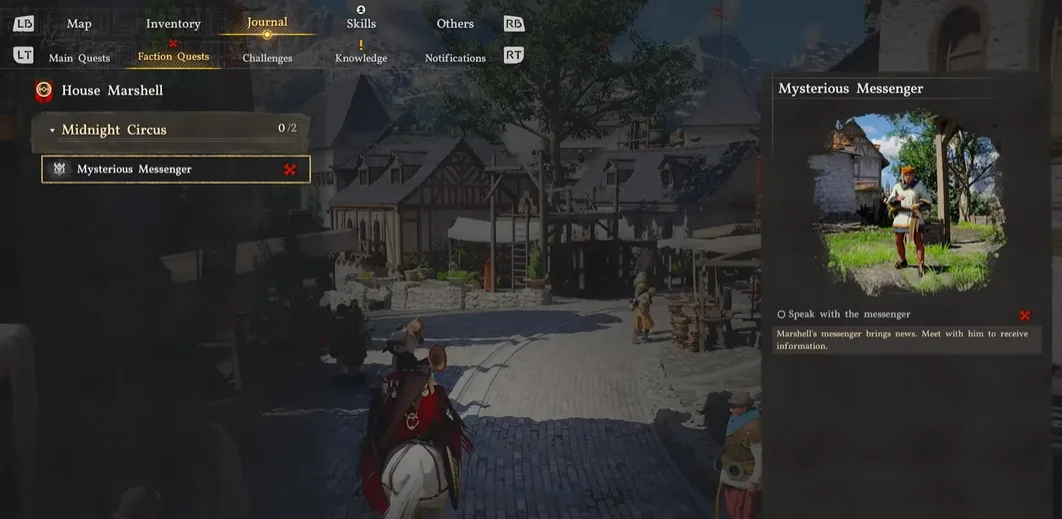Select the Faction Quests sub-tab
The width and height of the screenshot is (1062, 519).
tap(173, 57)
